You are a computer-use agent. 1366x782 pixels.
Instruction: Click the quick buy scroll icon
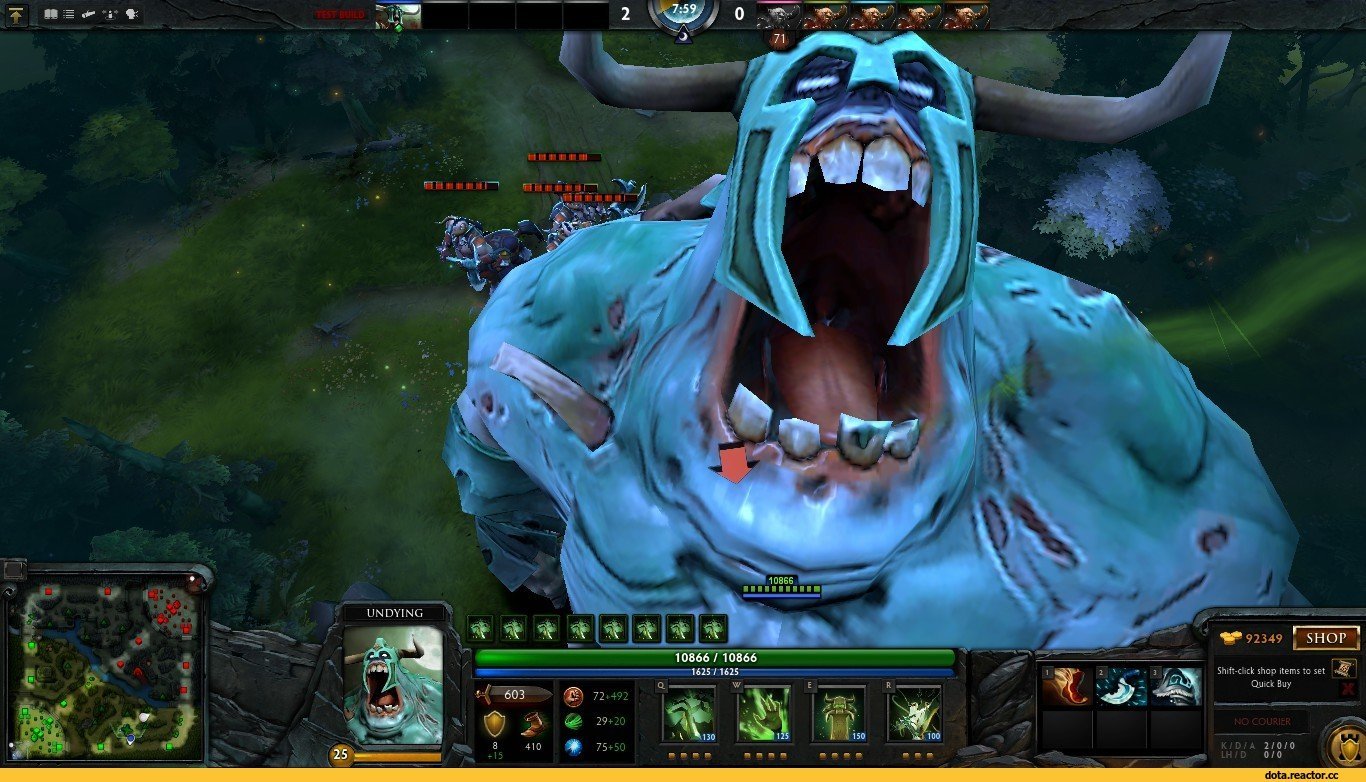click(1344, 668)
